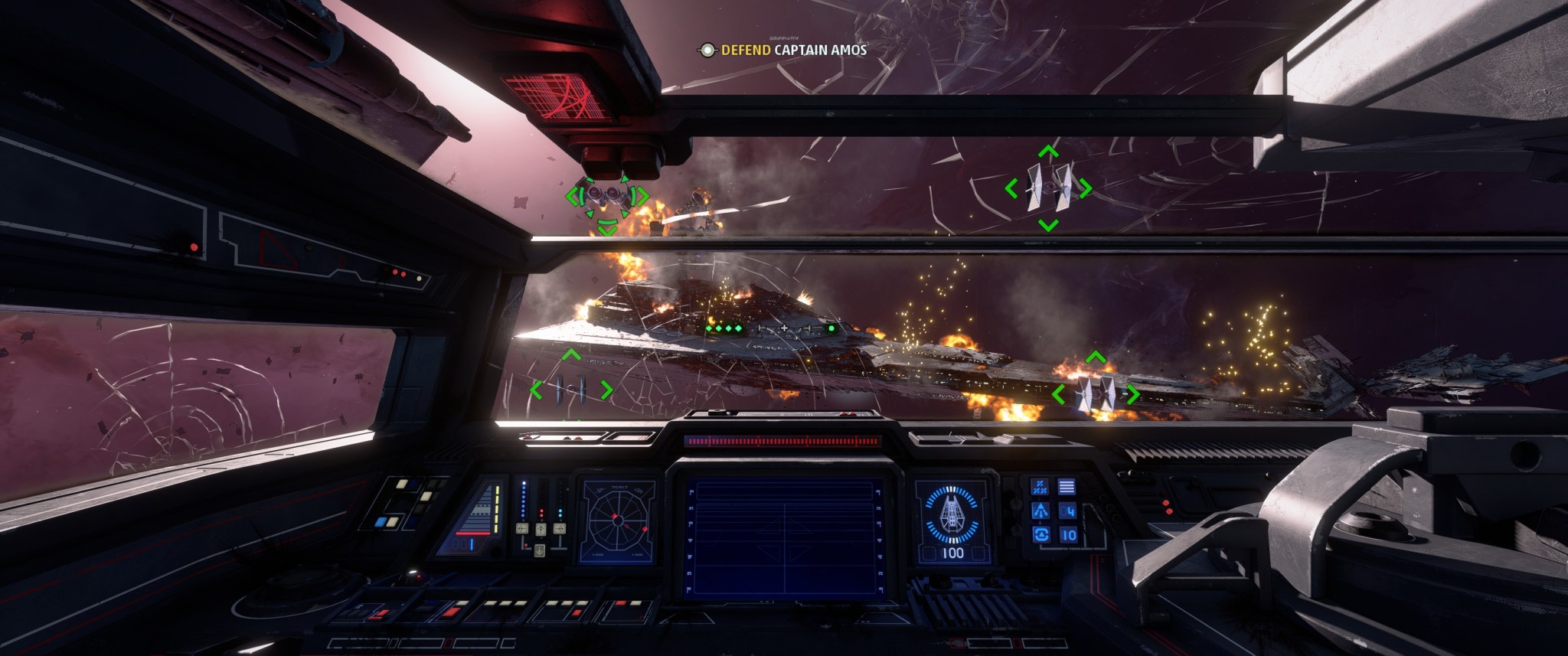Select the missile weapon icon
Viewport: 1568px width, 656px height.
pyautogui.click(x=1040, y=511)
